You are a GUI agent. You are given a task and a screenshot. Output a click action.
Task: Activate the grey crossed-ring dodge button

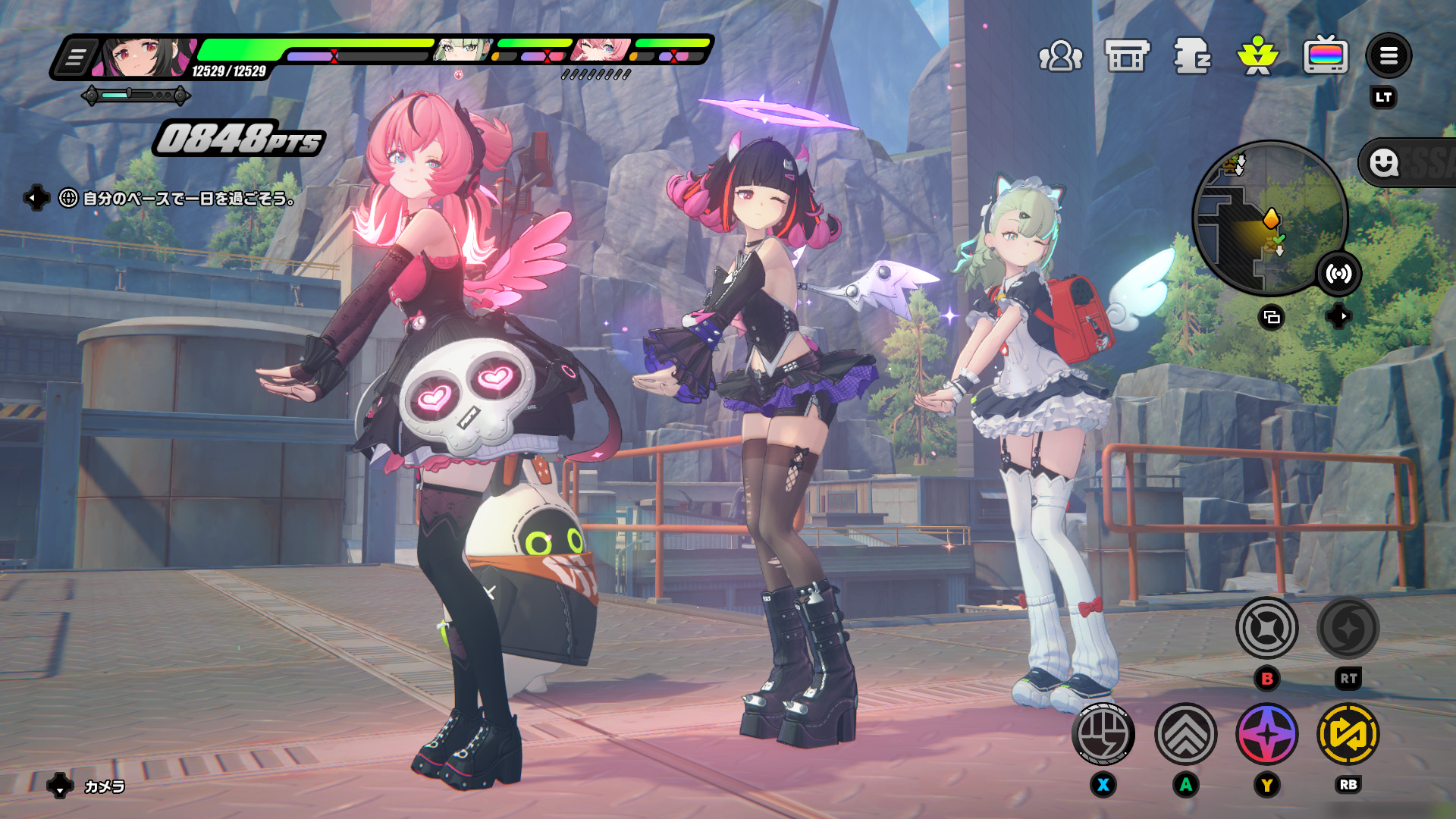point(1266,628)
